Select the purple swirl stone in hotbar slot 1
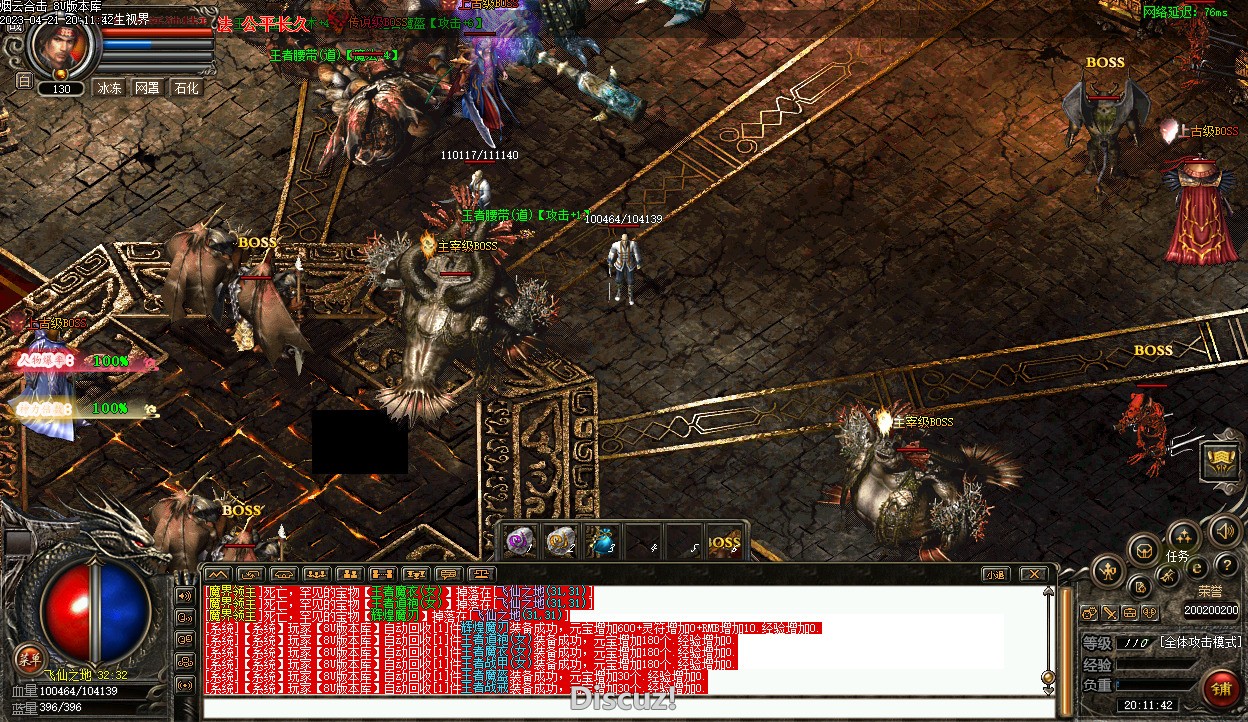The width and height of the screenshot is (1248, 722). pyautogui.click(x=518, y=541)
